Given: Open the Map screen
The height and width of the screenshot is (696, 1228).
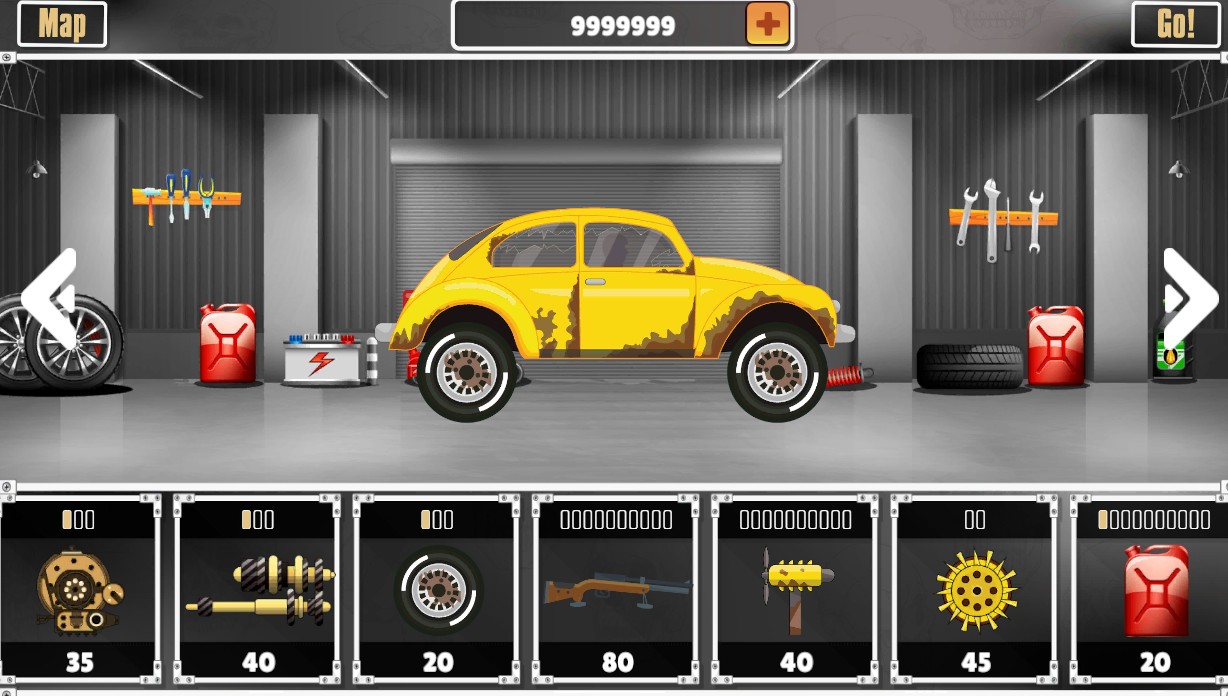Looking at the screenshot, I should tap(62, 24).
